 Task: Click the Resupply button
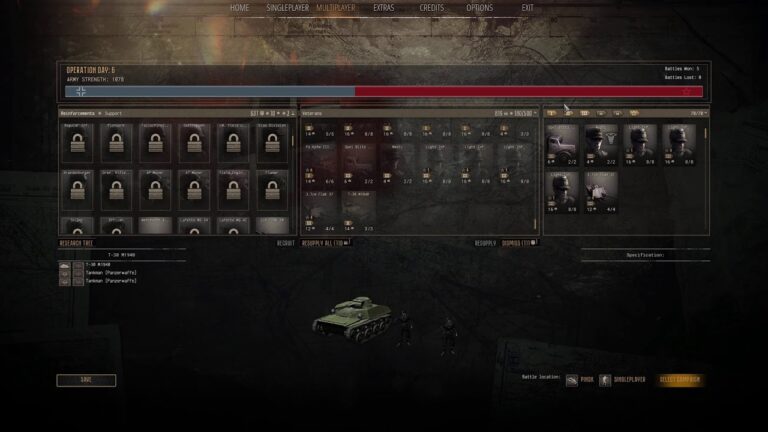pos(485,243)
